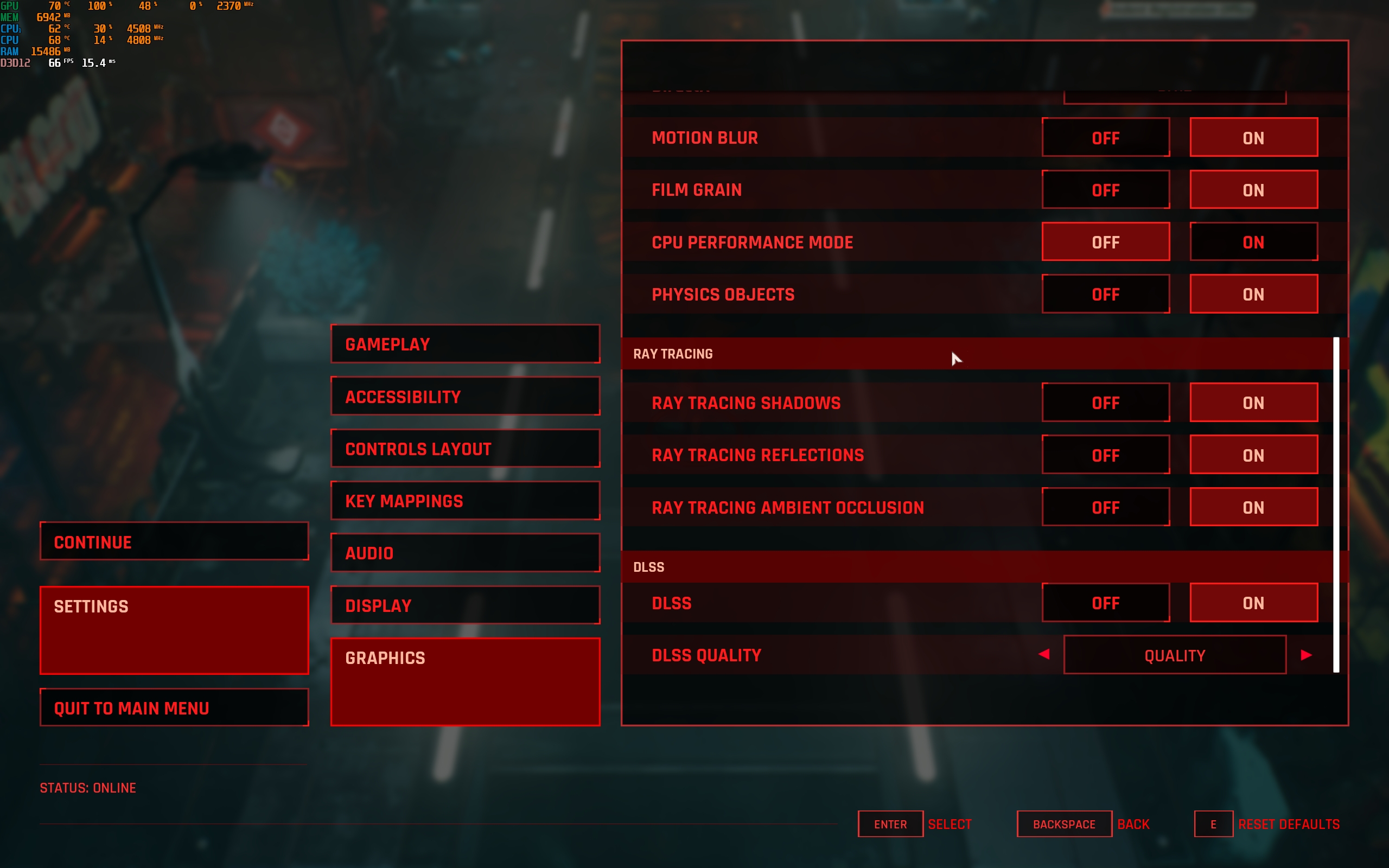Turn Ray Tracing Shadows off
Image resolution: width=1389 pixels, height=868 pixels.
pyautogui.click(x=1105, y=403)
